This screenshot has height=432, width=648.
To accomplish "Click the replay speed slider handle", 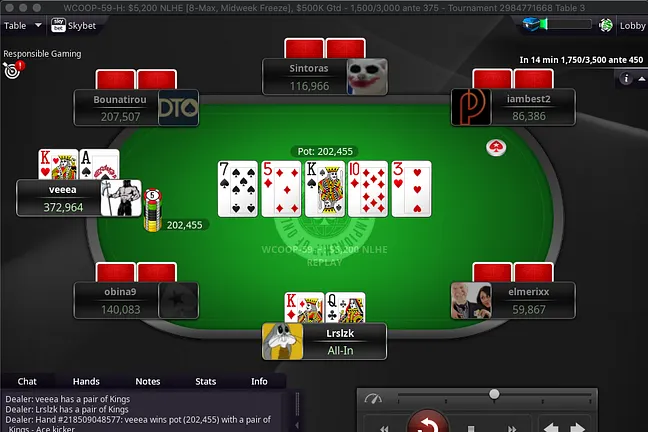I will (494, 394).
